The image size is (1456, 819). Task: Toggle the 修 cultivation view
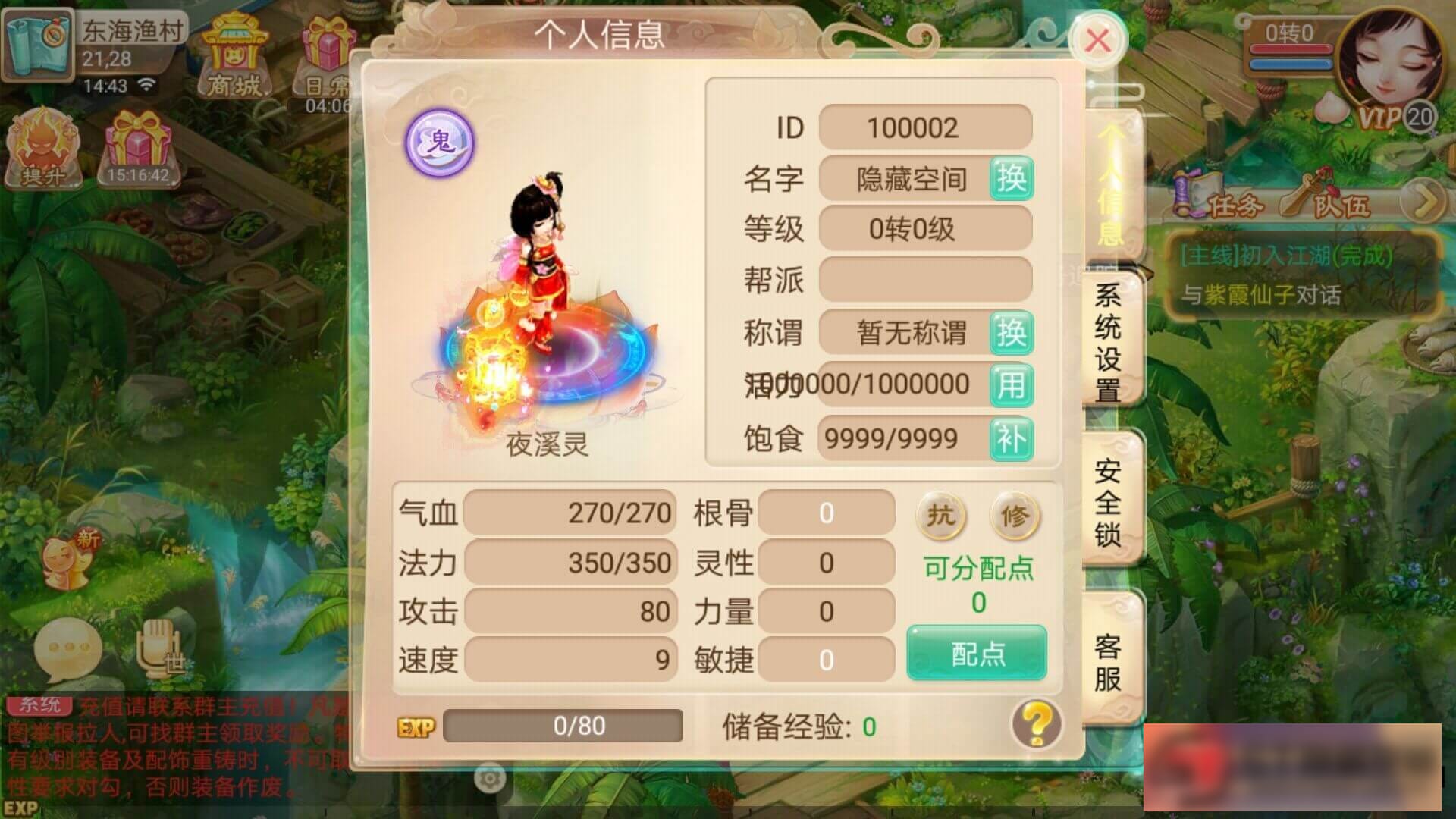[x=1016, y=516]
